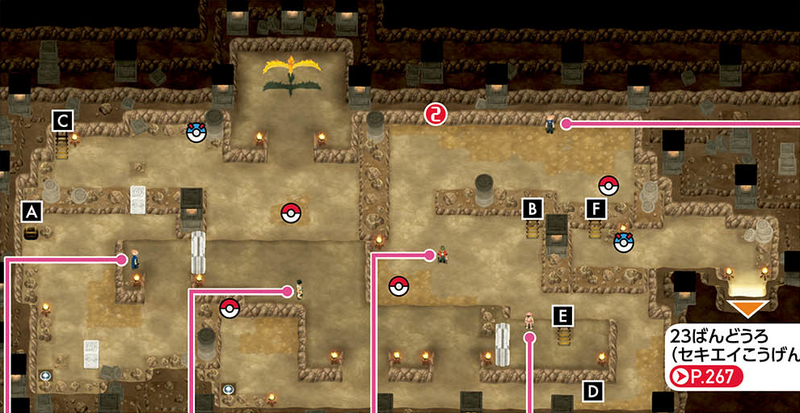The image size is (800, 413).
Task: Click the B ladder marker
Action: pyautogui.click(x=534, y=209)
